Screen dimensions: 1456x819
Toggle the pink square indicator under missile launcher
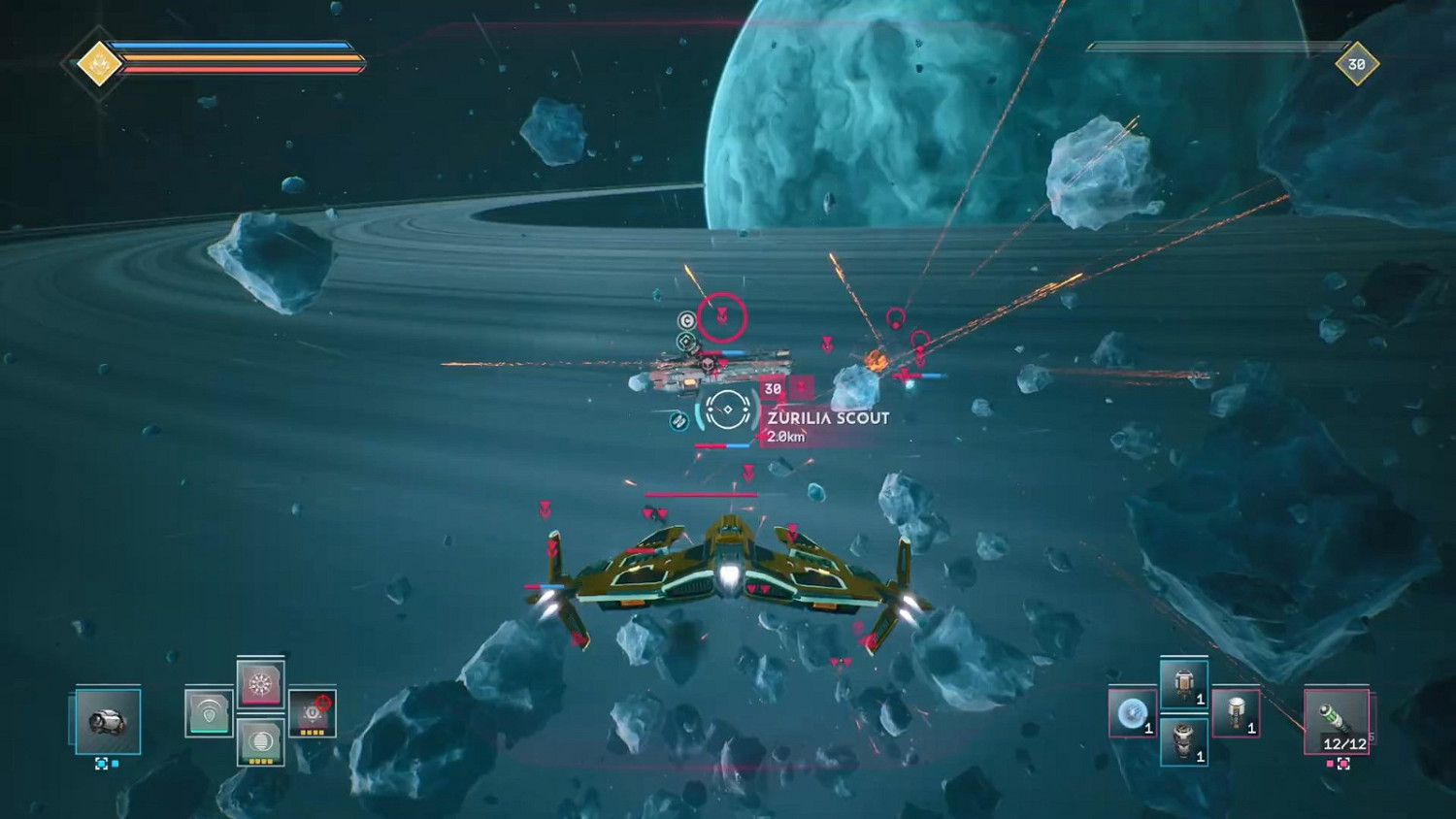point(1330,764)
